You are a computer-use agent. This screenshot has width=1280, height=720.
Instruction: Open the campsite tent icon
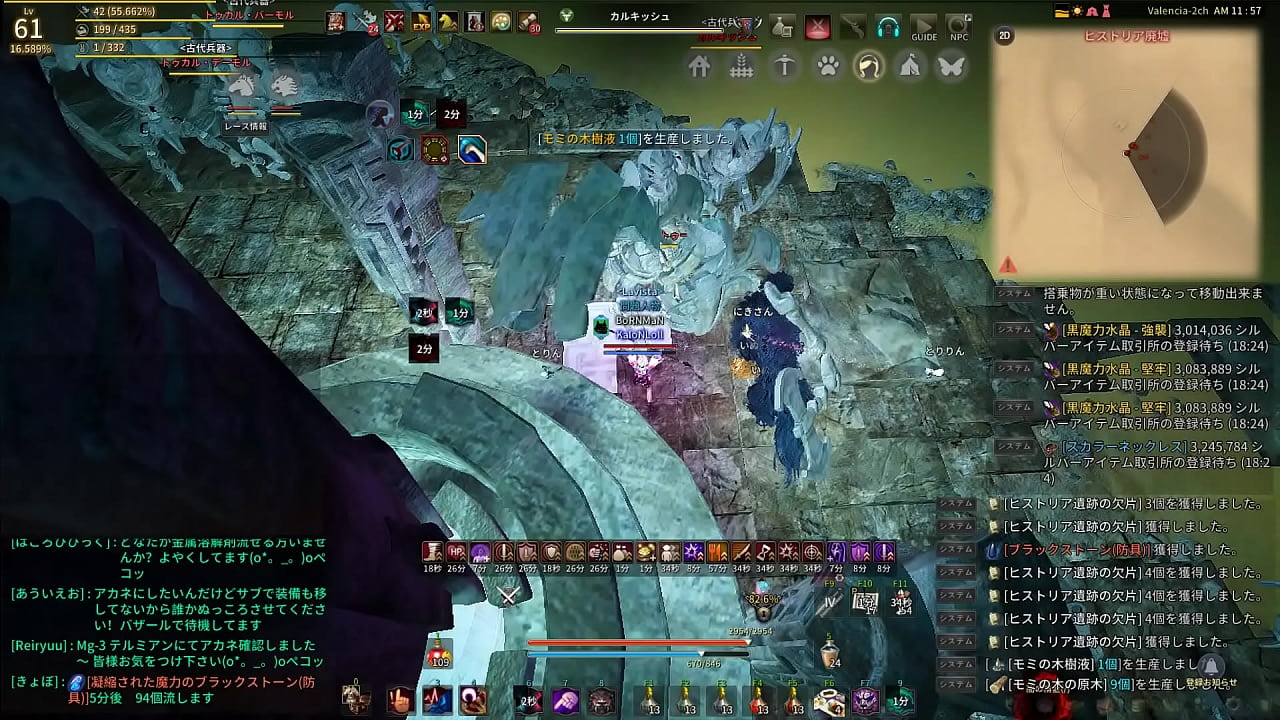(x=908, y=66)
